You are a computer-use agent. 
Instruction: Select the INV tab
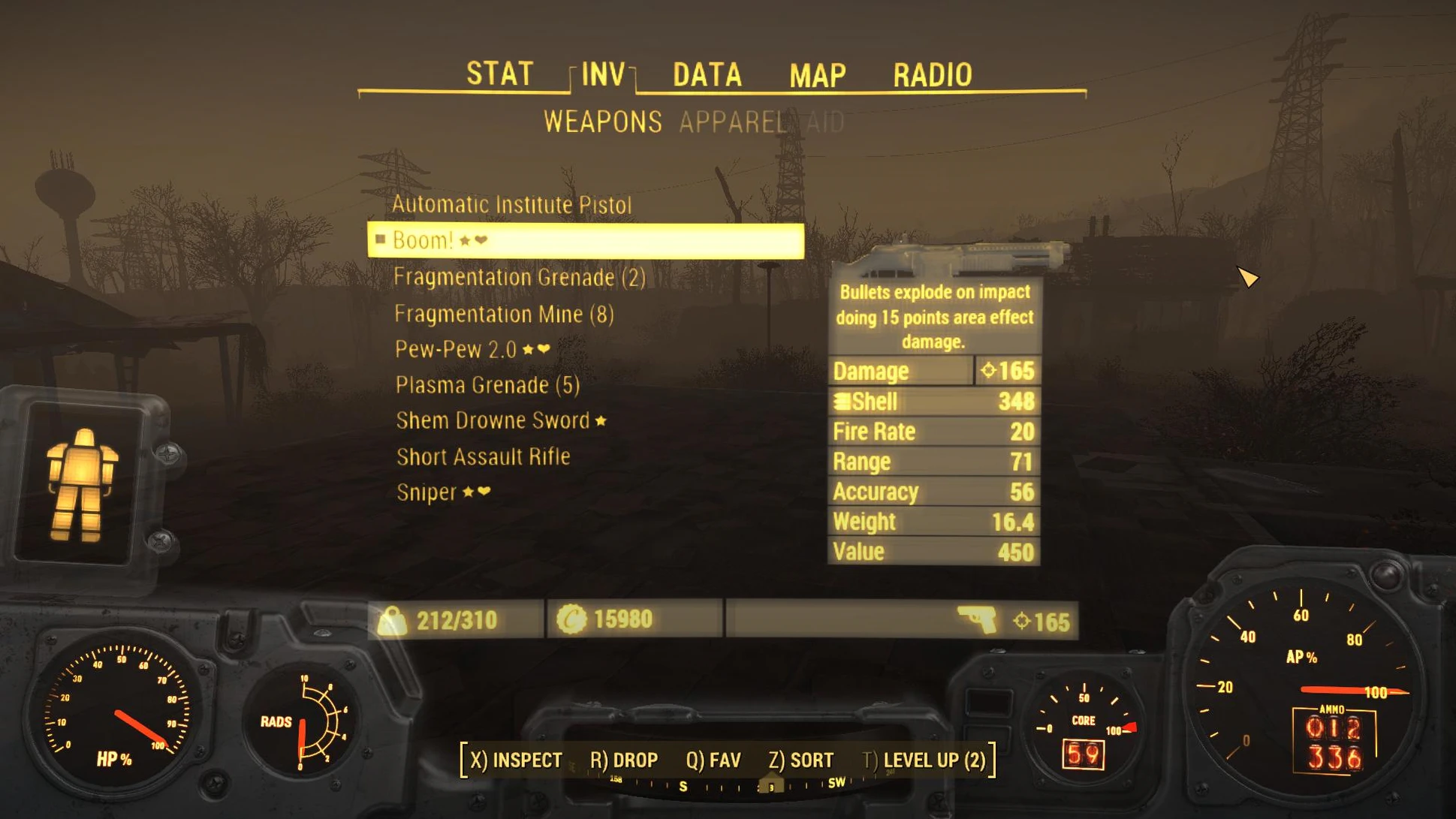[x=603, y=74]
